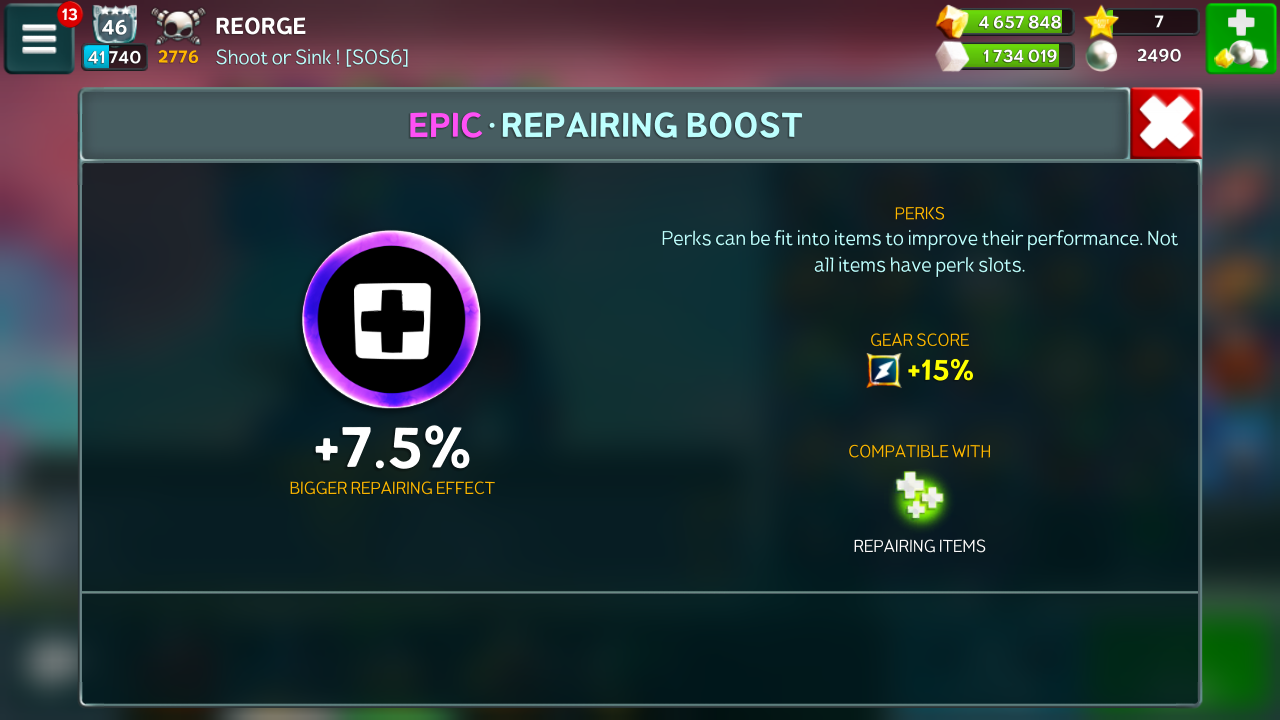Open the REORGE player profile
This screenshot has height=720, width=1280.
261,26
